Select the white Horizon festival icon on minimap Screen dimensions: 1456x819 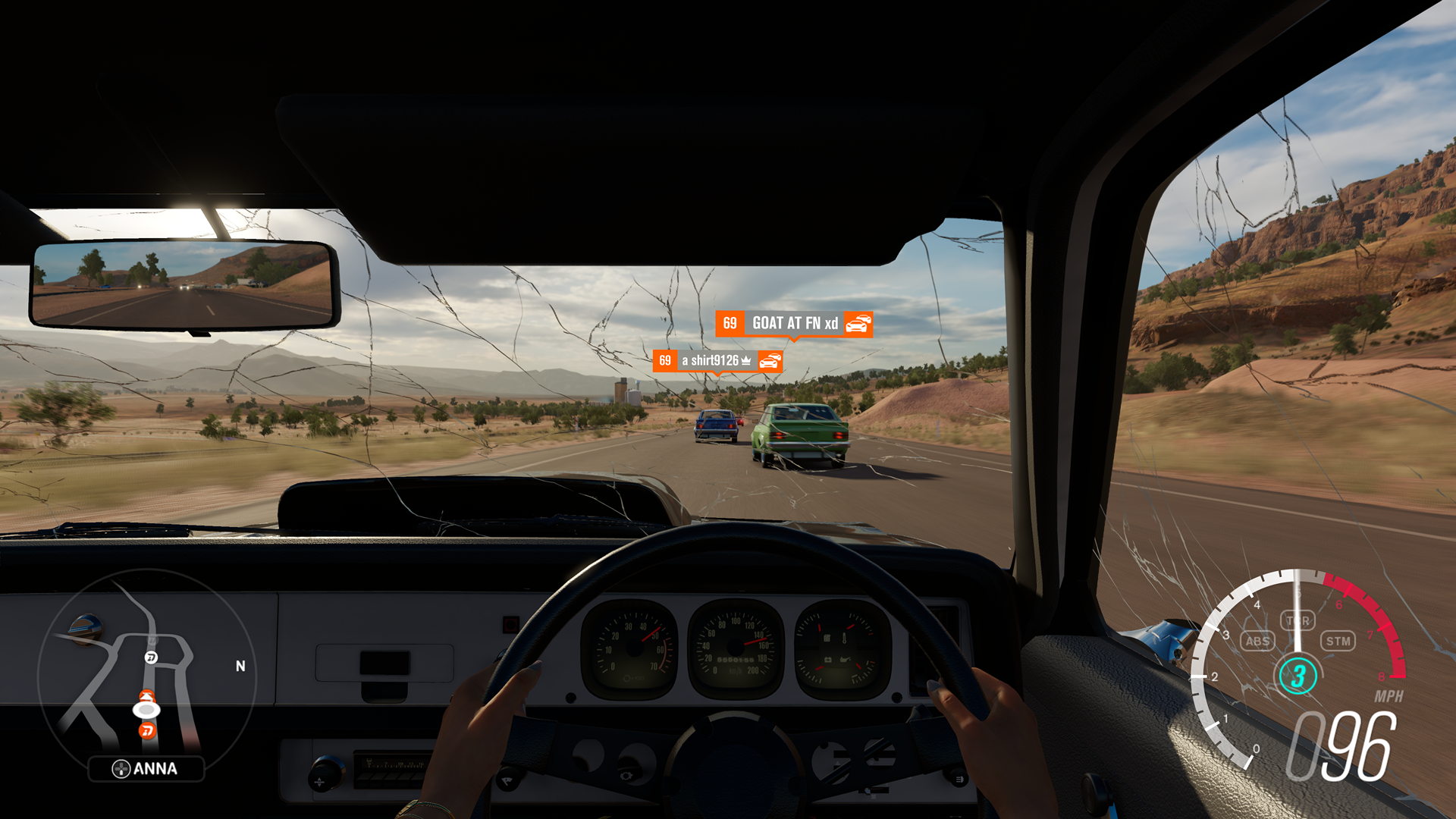150,657
